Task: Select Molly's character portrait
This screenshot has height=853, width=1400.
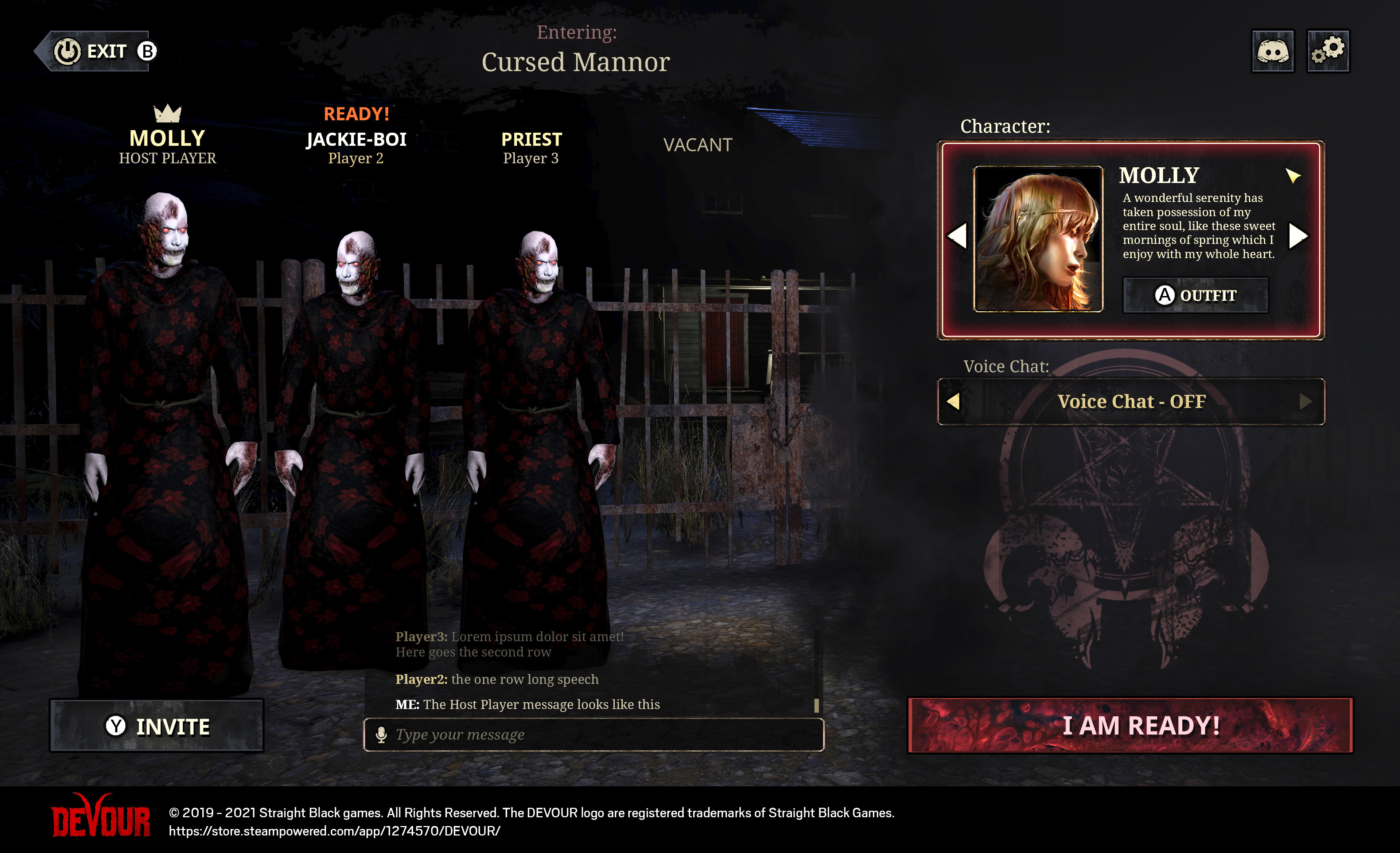Action: [1038, 238]
